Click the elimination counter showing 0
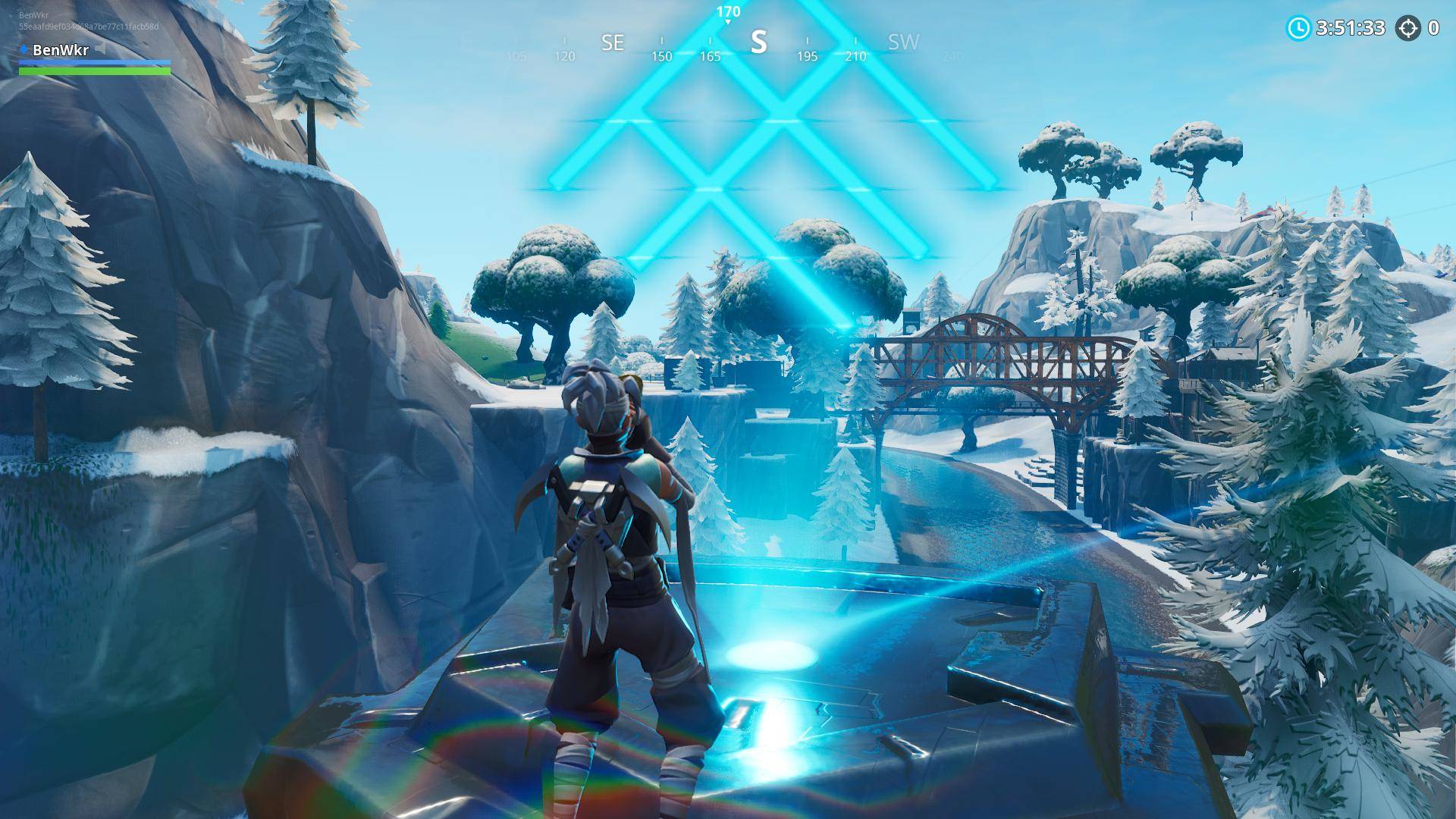The image size is (1456, 819). (1433, 28)
